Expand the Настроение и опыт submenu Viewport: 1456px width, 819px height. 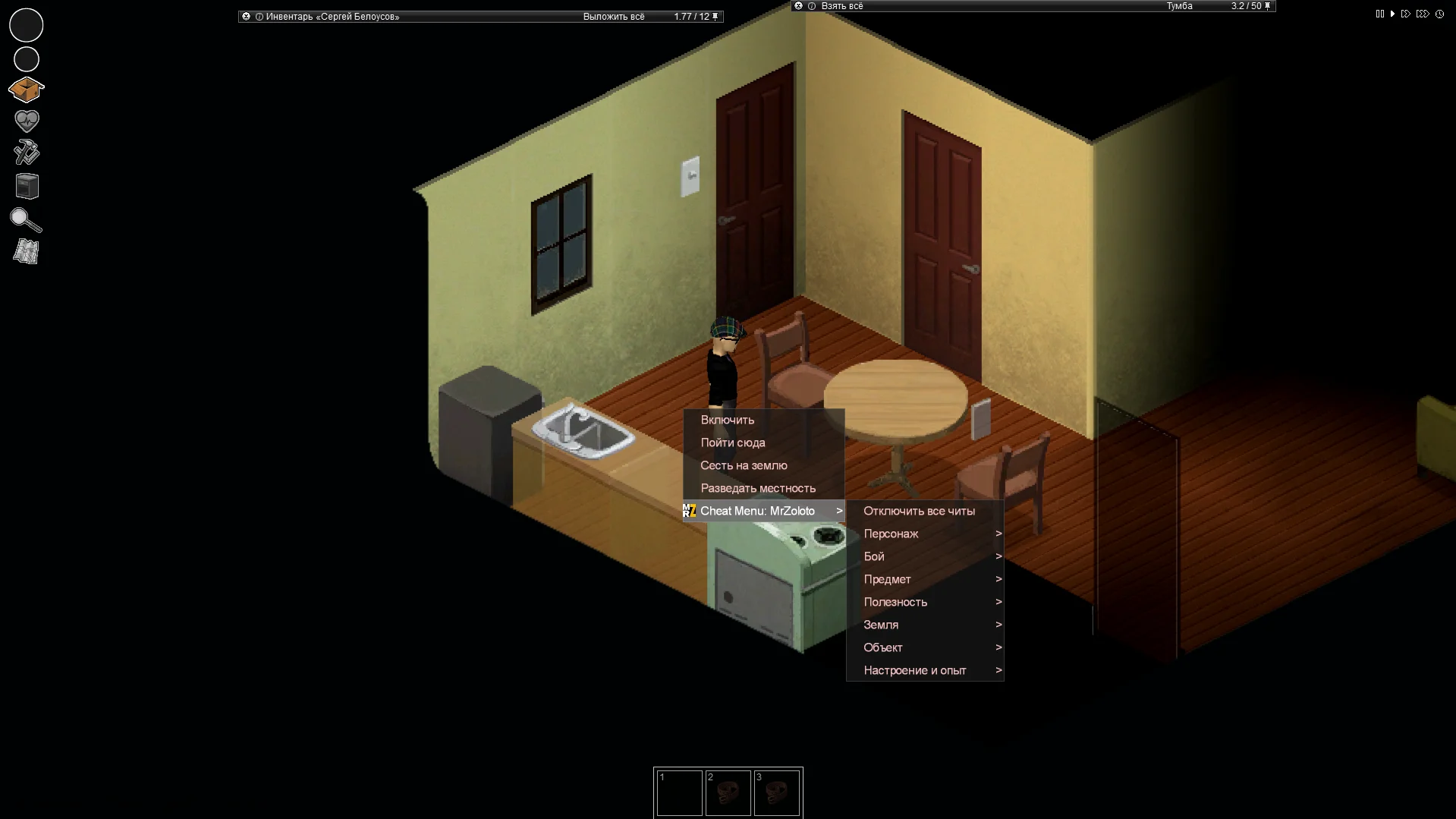915,670
